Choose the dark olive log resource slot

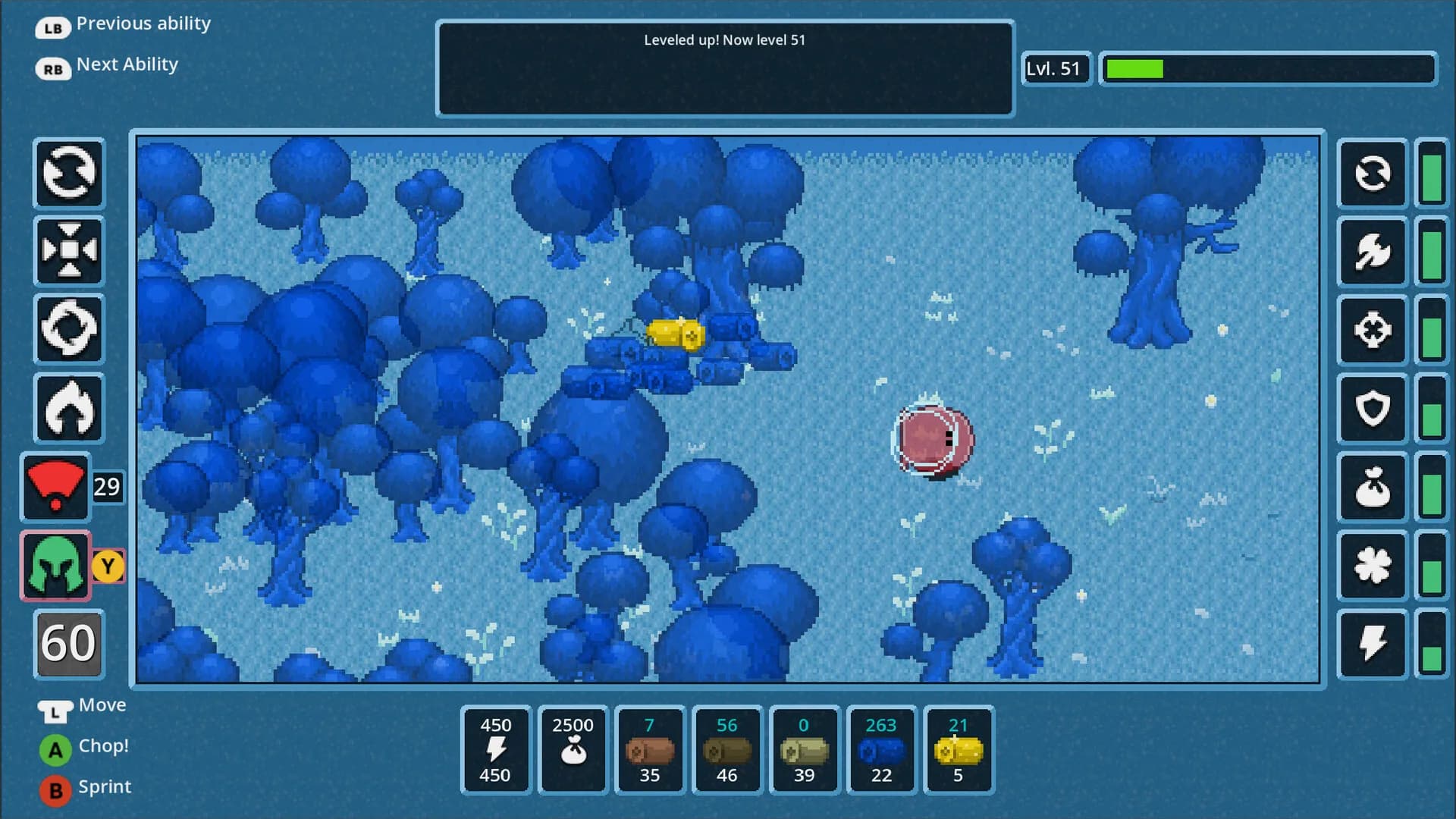727,750
